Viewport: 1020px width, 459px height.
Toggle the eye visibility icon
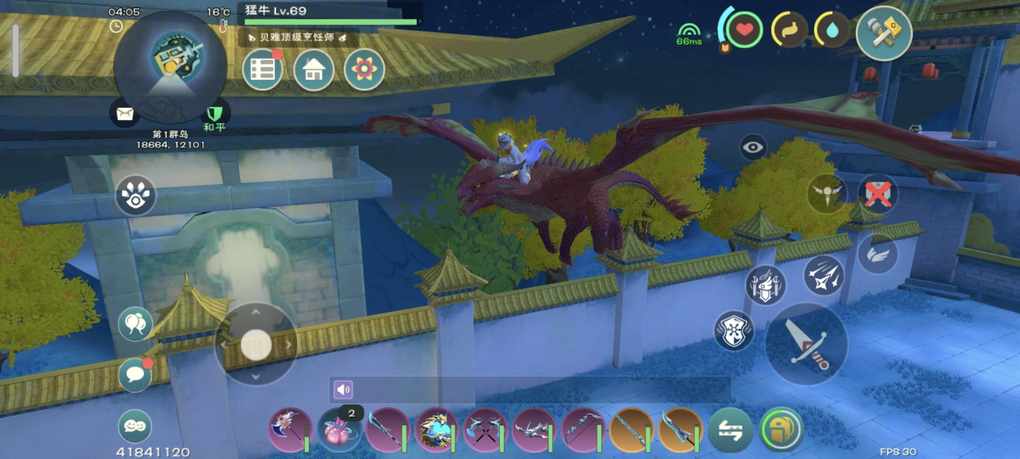(753, 147)
